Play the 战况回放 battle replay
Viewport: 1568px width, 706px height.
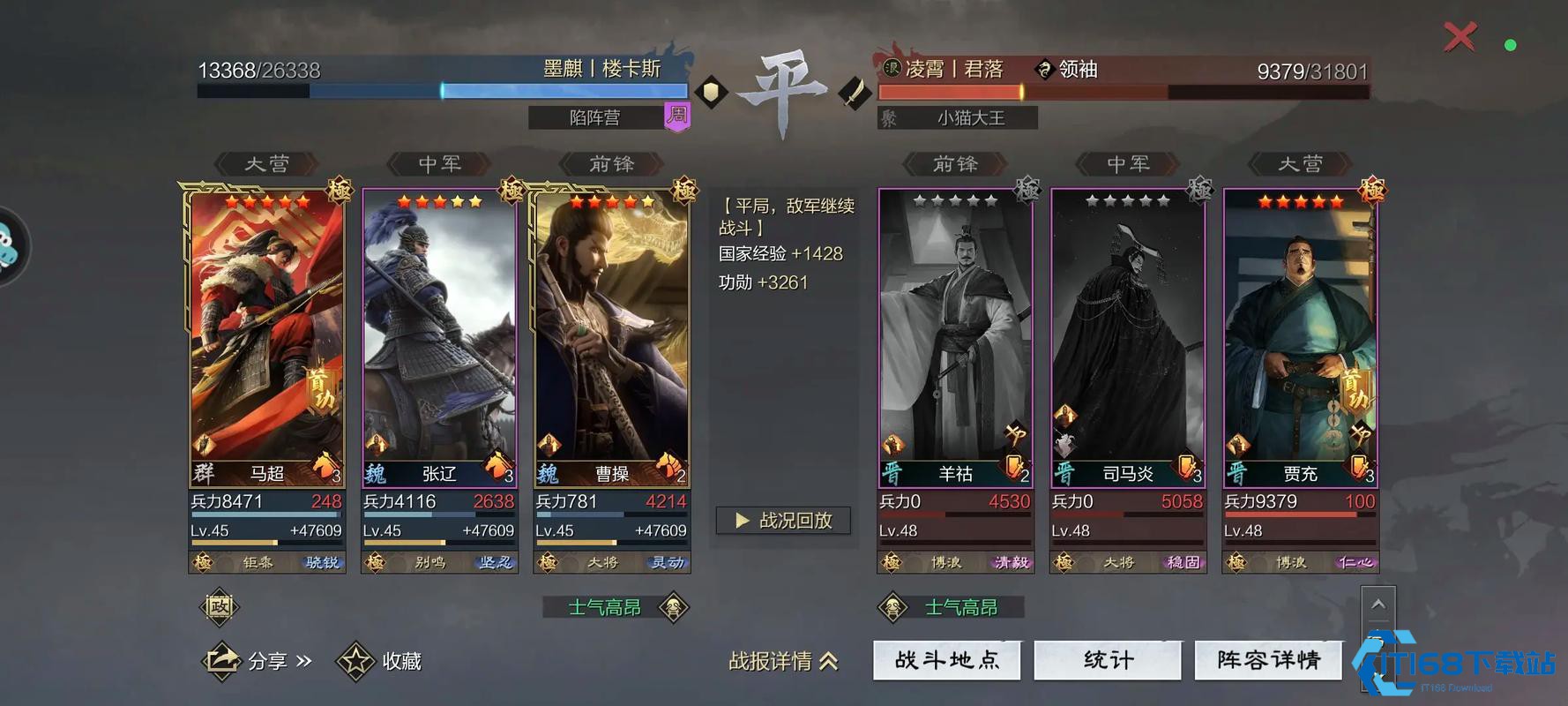783,521
